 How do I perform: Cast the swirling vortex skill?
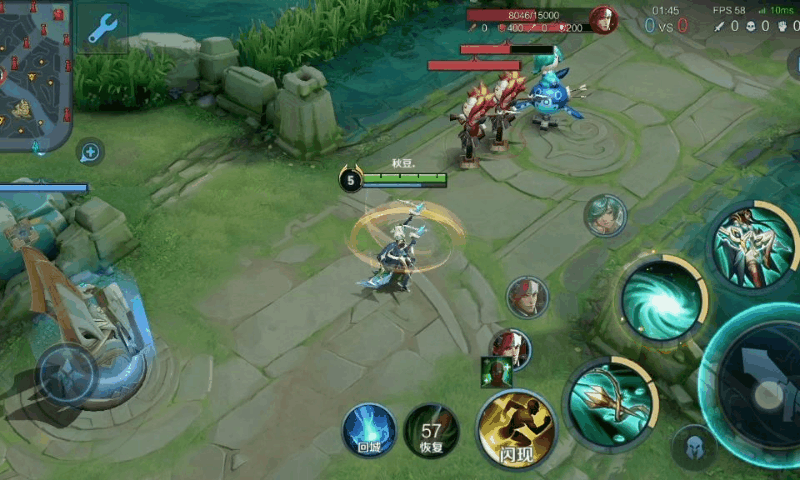coord(661,299)
